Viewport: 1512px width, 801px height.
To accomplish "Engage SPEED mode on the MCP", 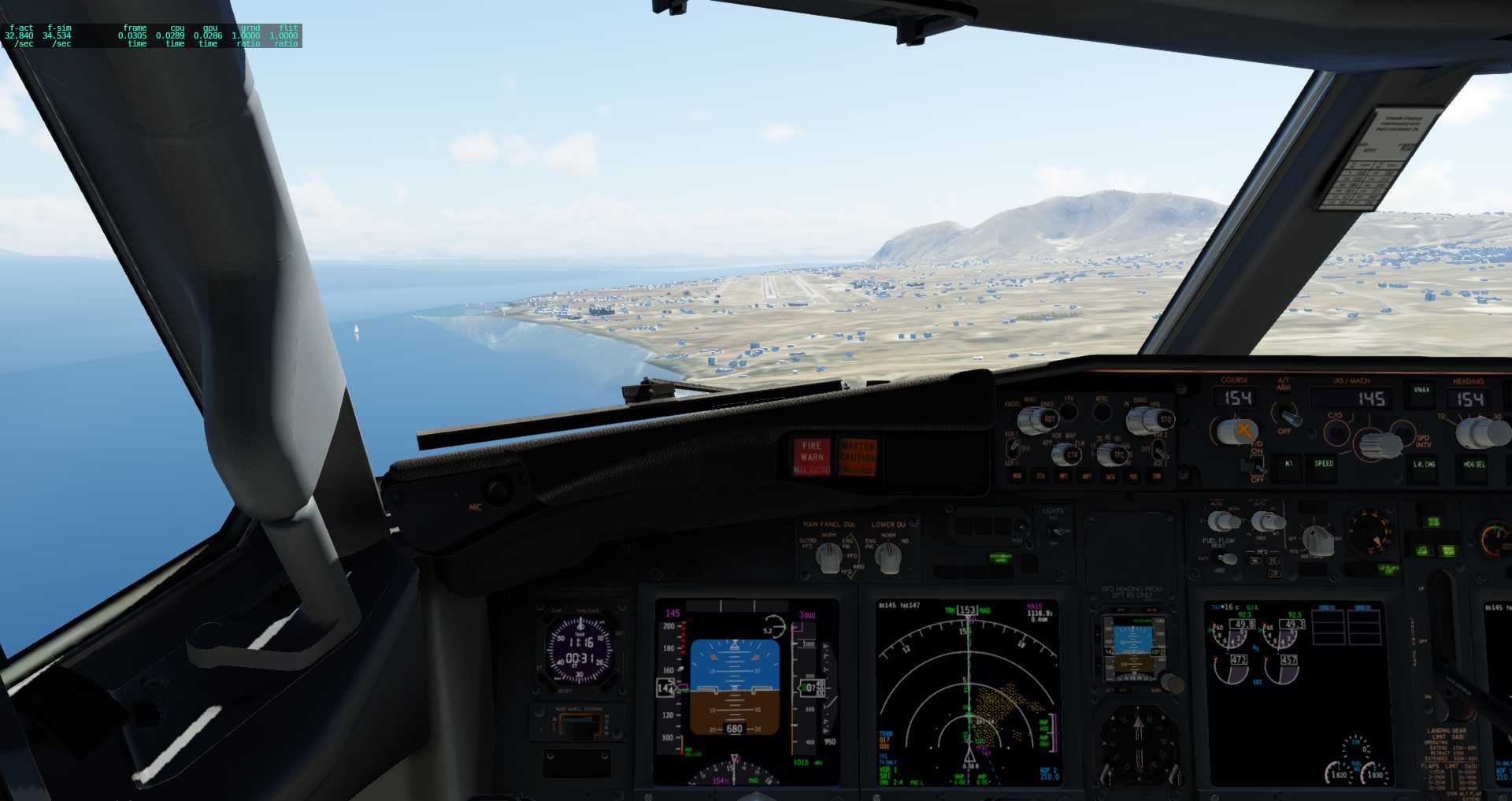I will pyautogui.click(x=1324, y=464).
